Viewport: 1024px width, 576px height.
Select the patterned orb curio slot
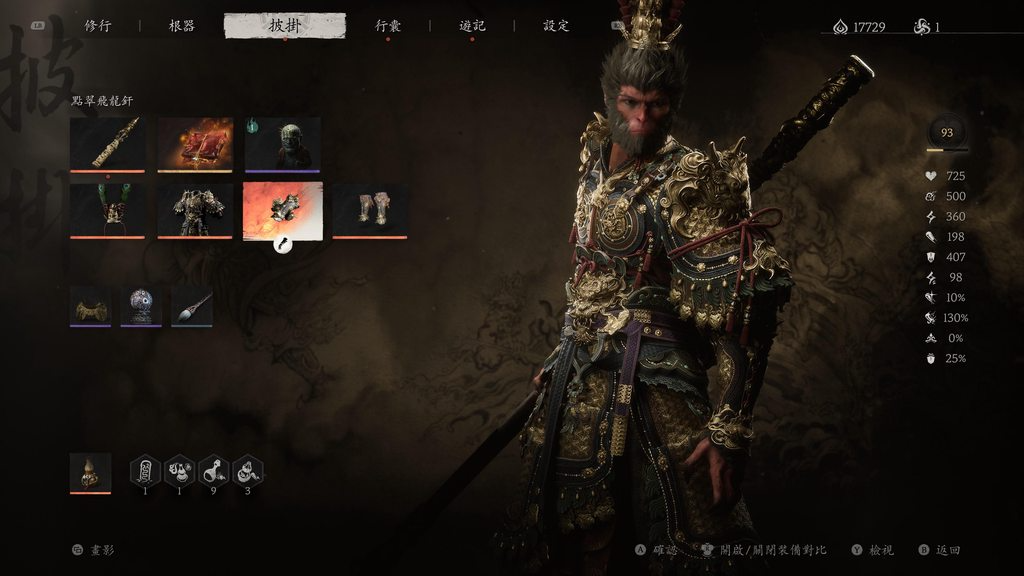141,306
